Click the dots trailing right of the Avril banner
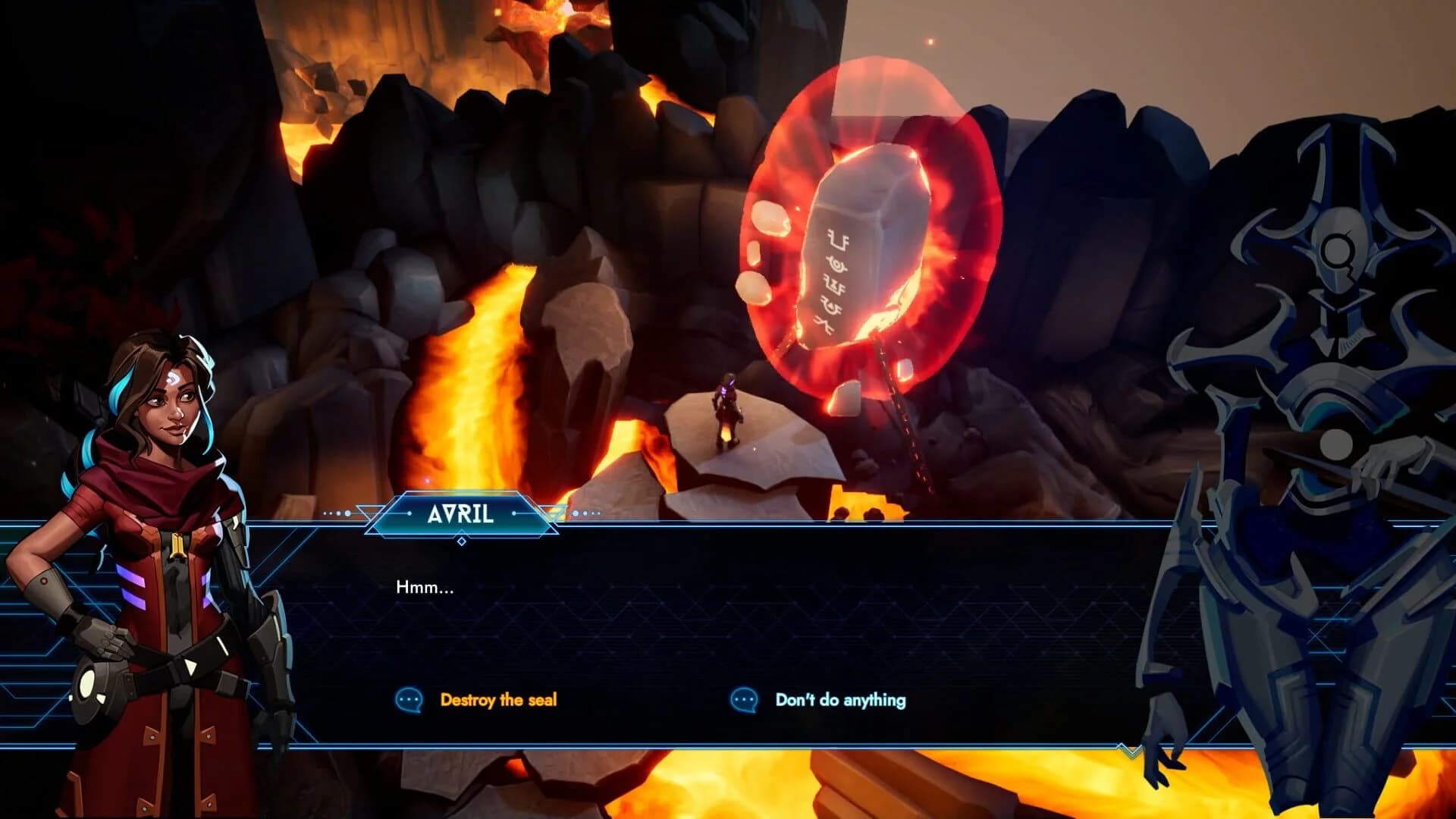The image size is (1456, 819). (585, 514)
